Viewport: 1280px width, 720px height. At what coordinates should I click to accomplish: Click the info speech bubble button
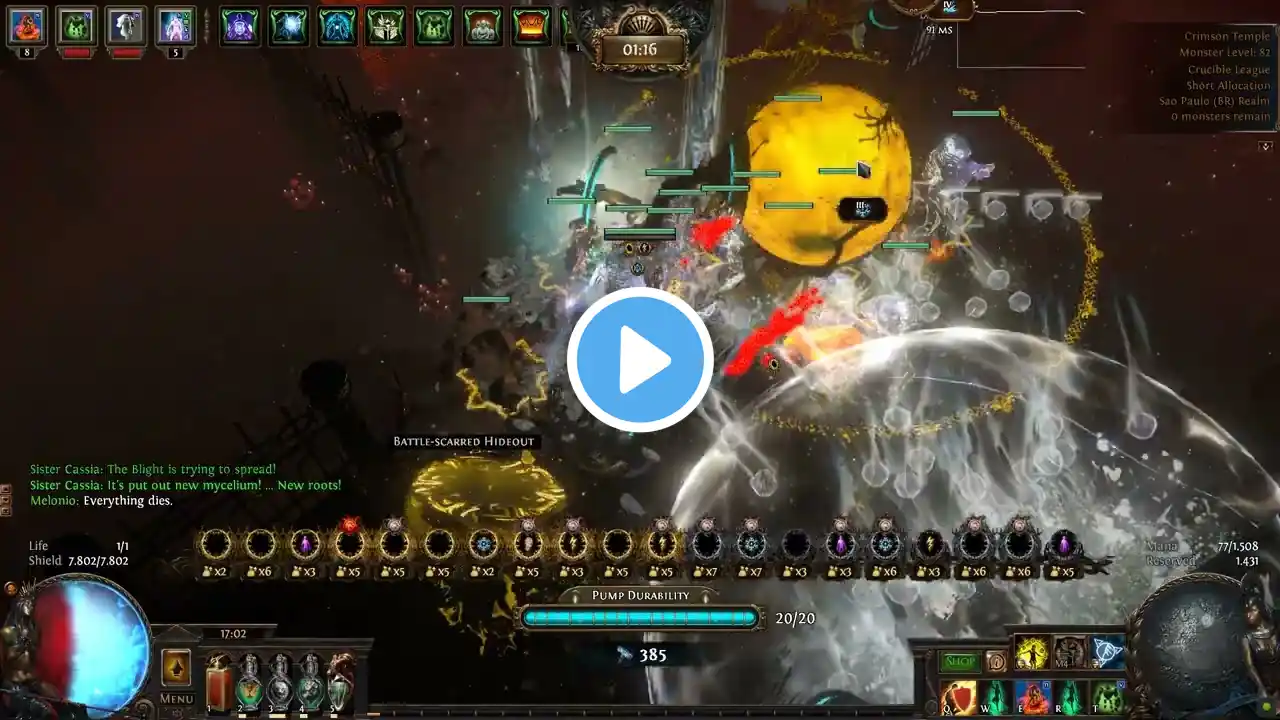[995, 661]
